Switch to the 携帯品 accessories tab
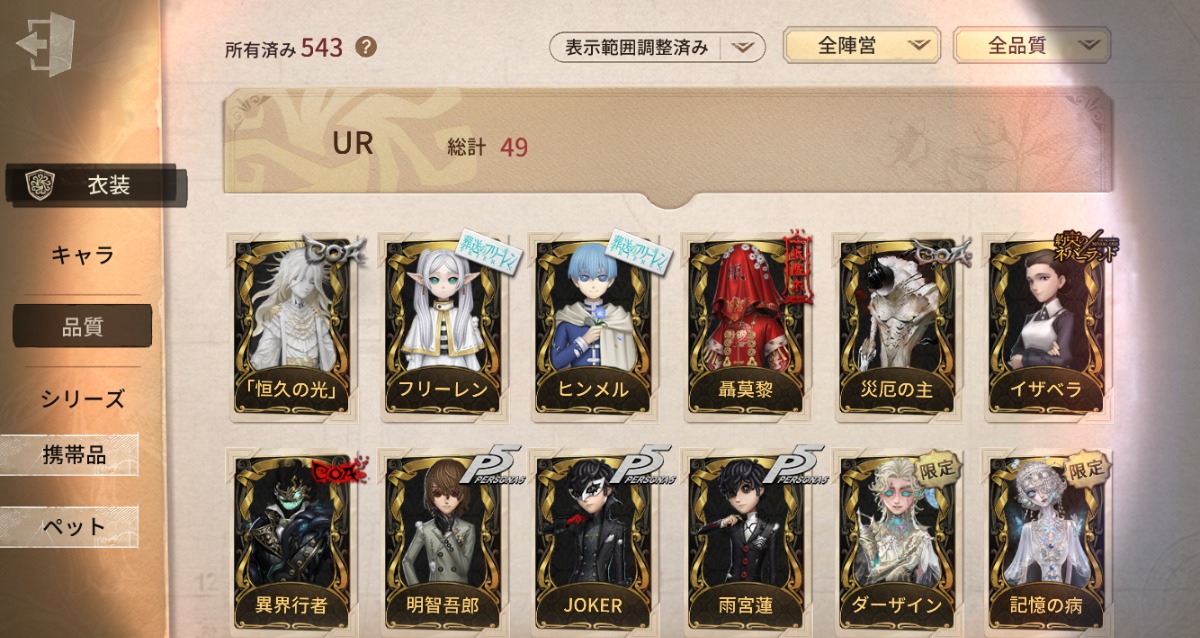The width and height of the screenshot is (1200, 638). tap(73, 456)
